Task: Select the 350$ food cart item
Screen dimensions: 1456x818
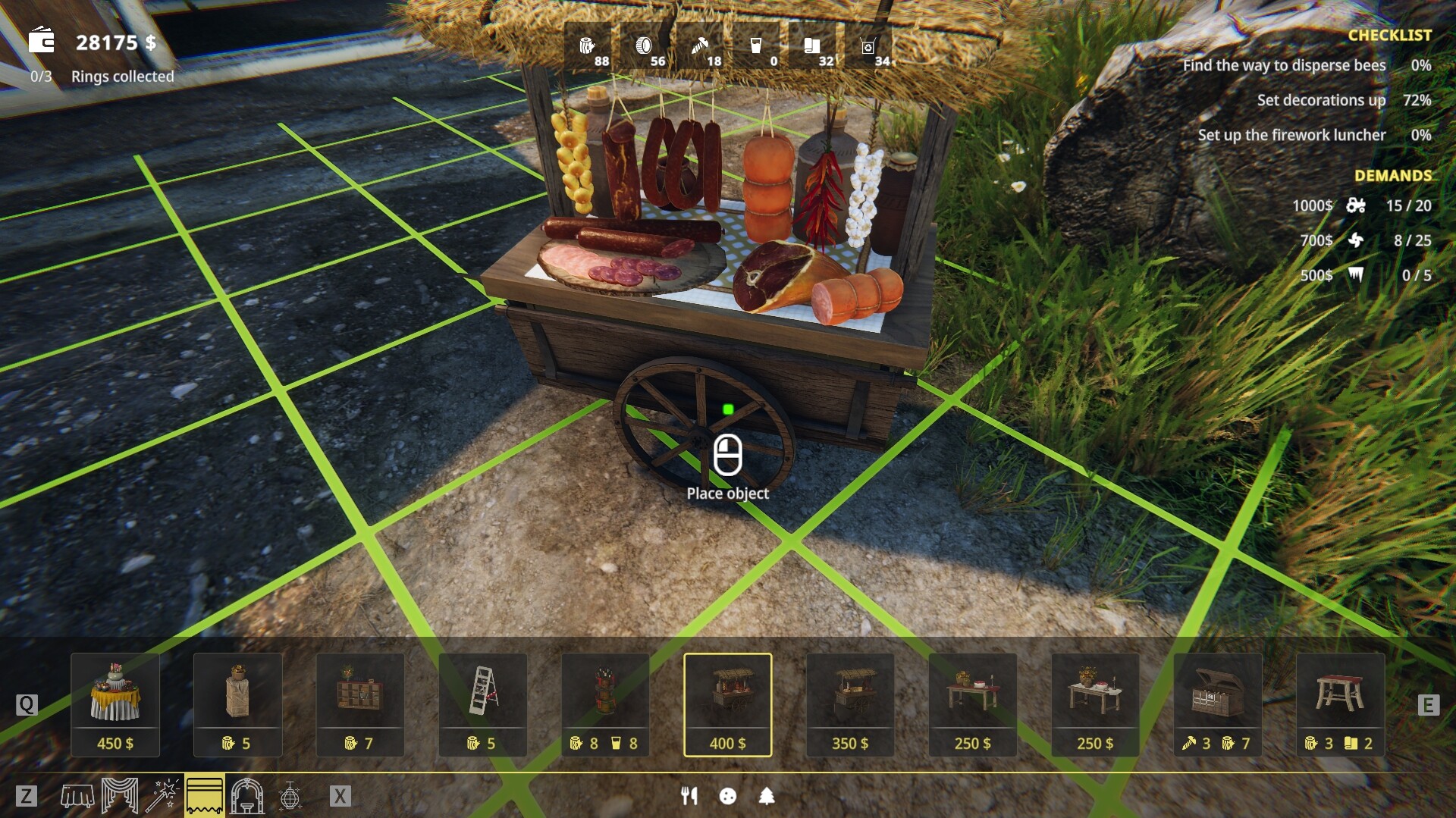Action: tap(850, 704)
